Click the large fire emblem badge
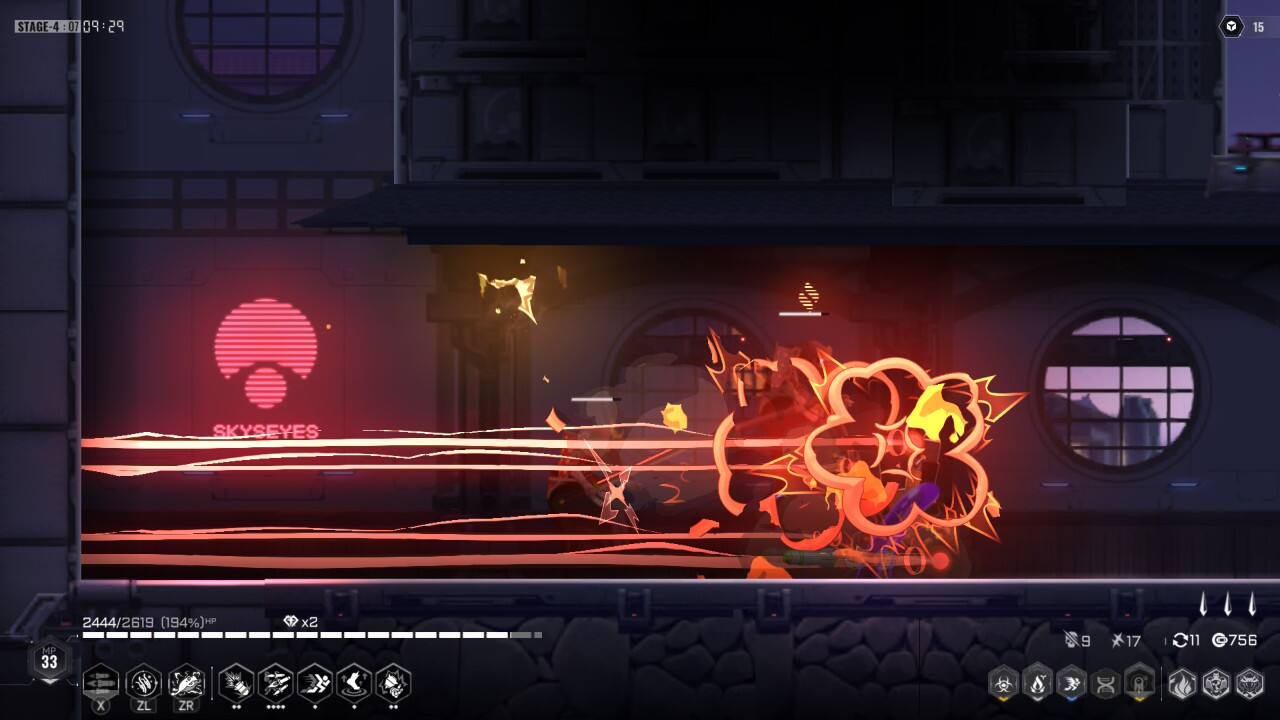This screenshot has height=720, width=1280. 1182,684
